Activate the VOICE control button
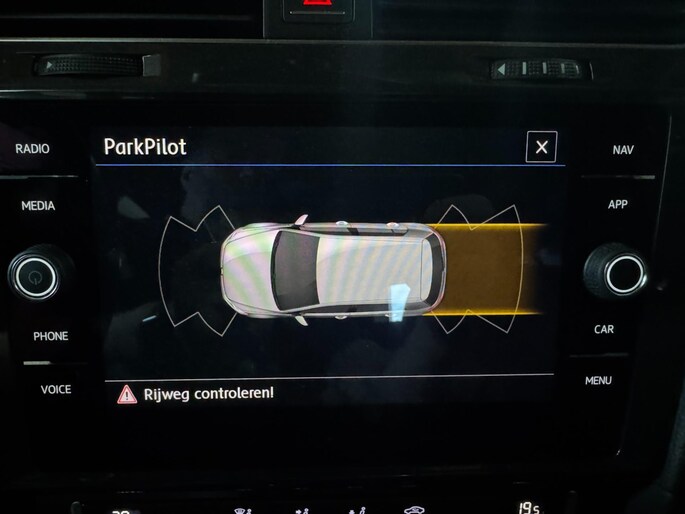Image resolution: width=685 pixels, height=514 pixels. (56, 389)
